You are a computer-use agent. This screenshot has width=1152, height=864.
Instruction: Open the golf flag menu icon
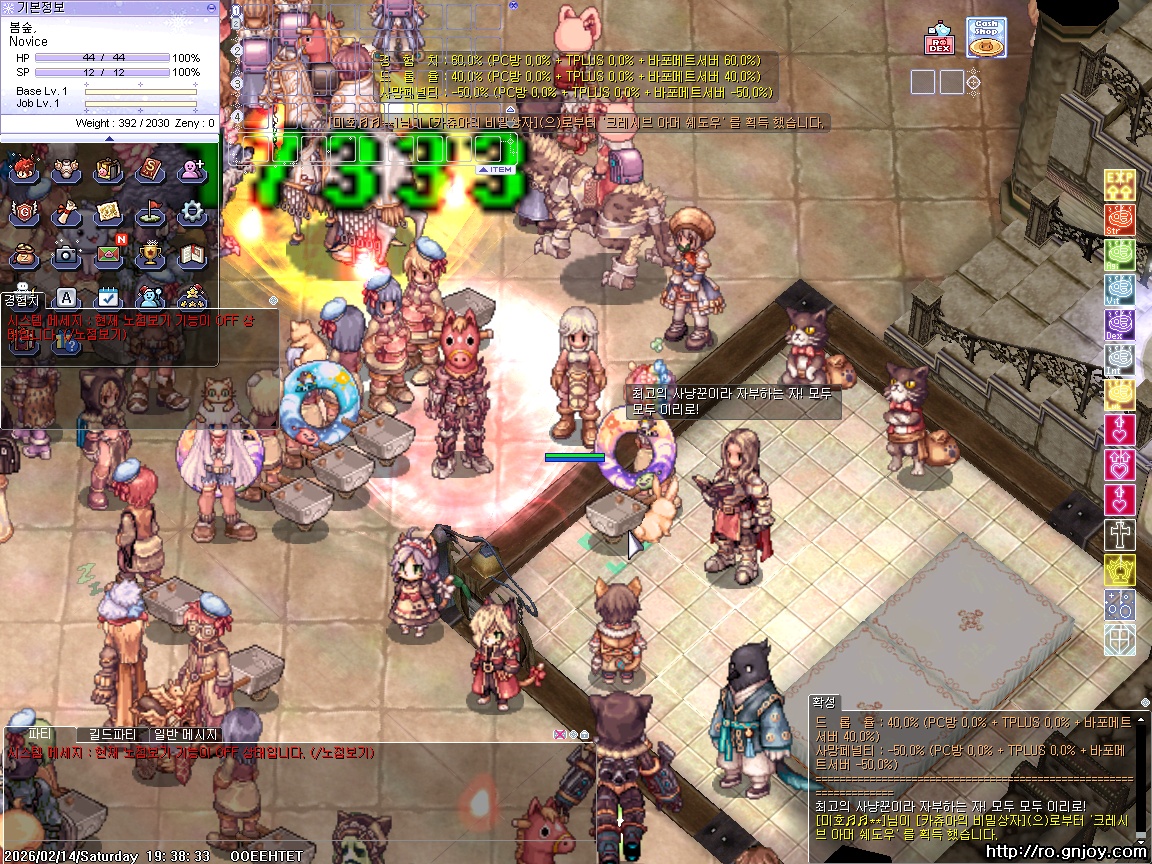[x=150, y=212]
